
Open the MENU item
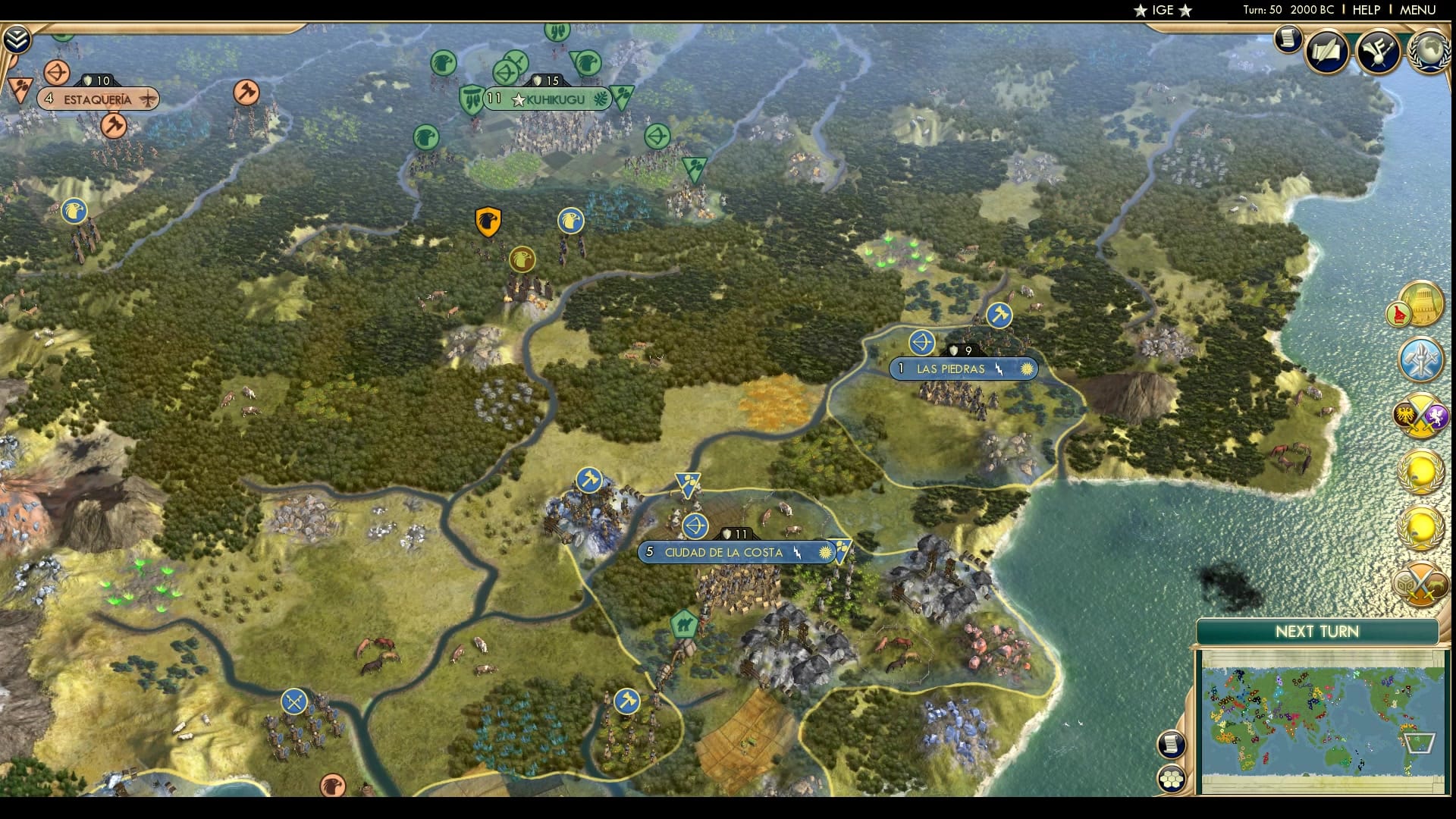point(1417,10)
